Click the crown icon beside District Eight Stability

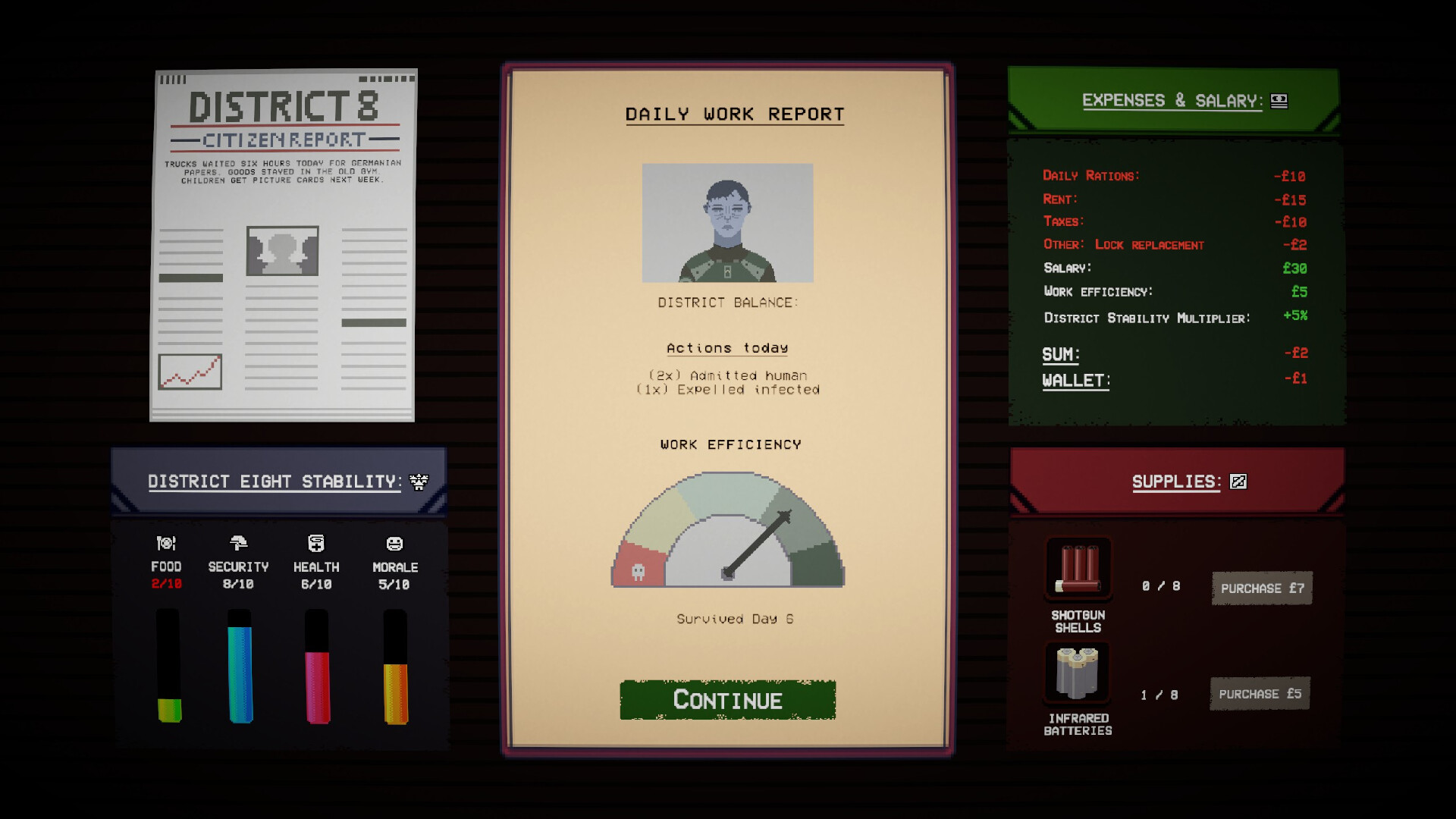click(x=418, y=481)
